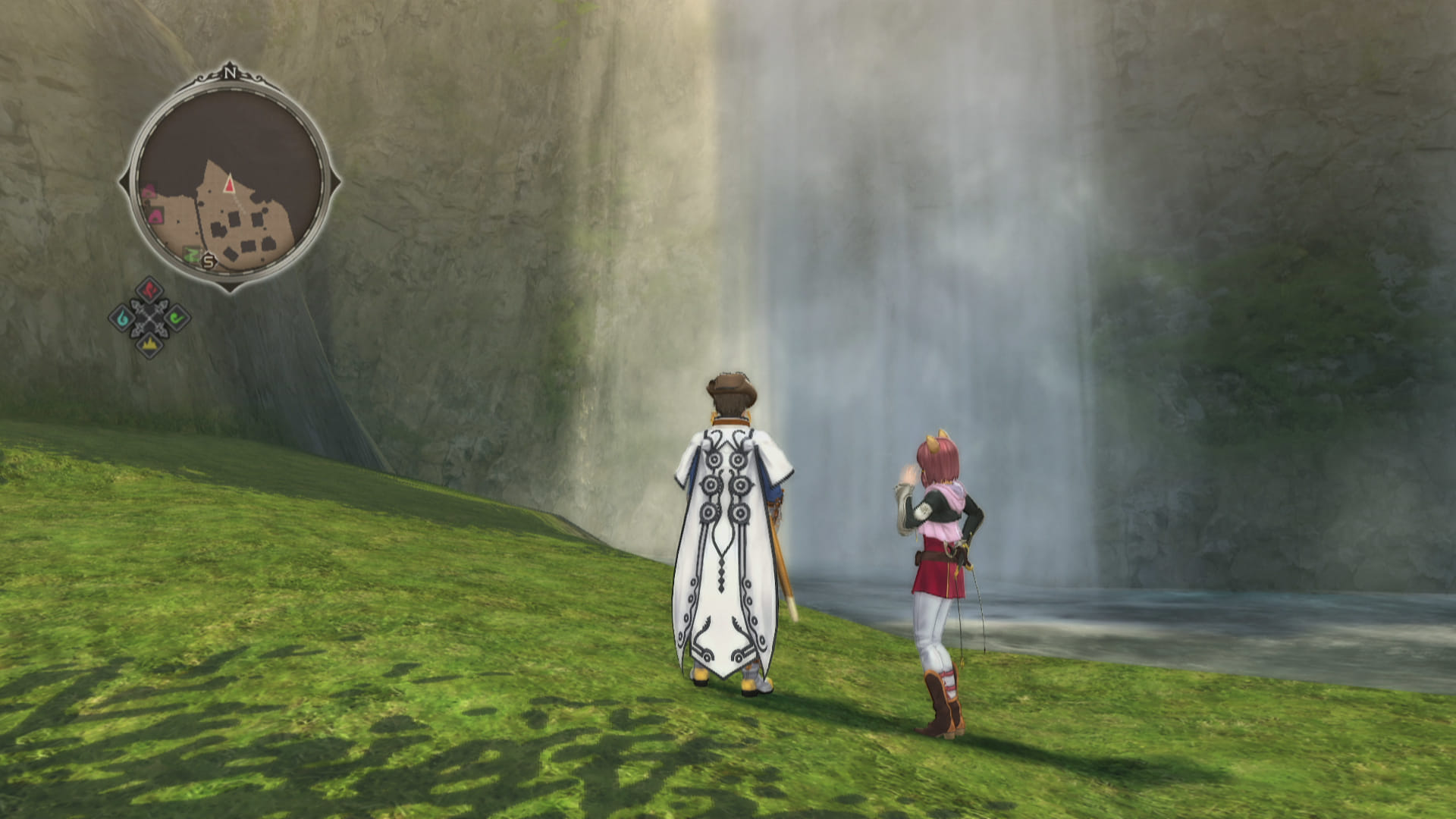
Task: Click the red player arrow on minimap
Action: [229, 183]
